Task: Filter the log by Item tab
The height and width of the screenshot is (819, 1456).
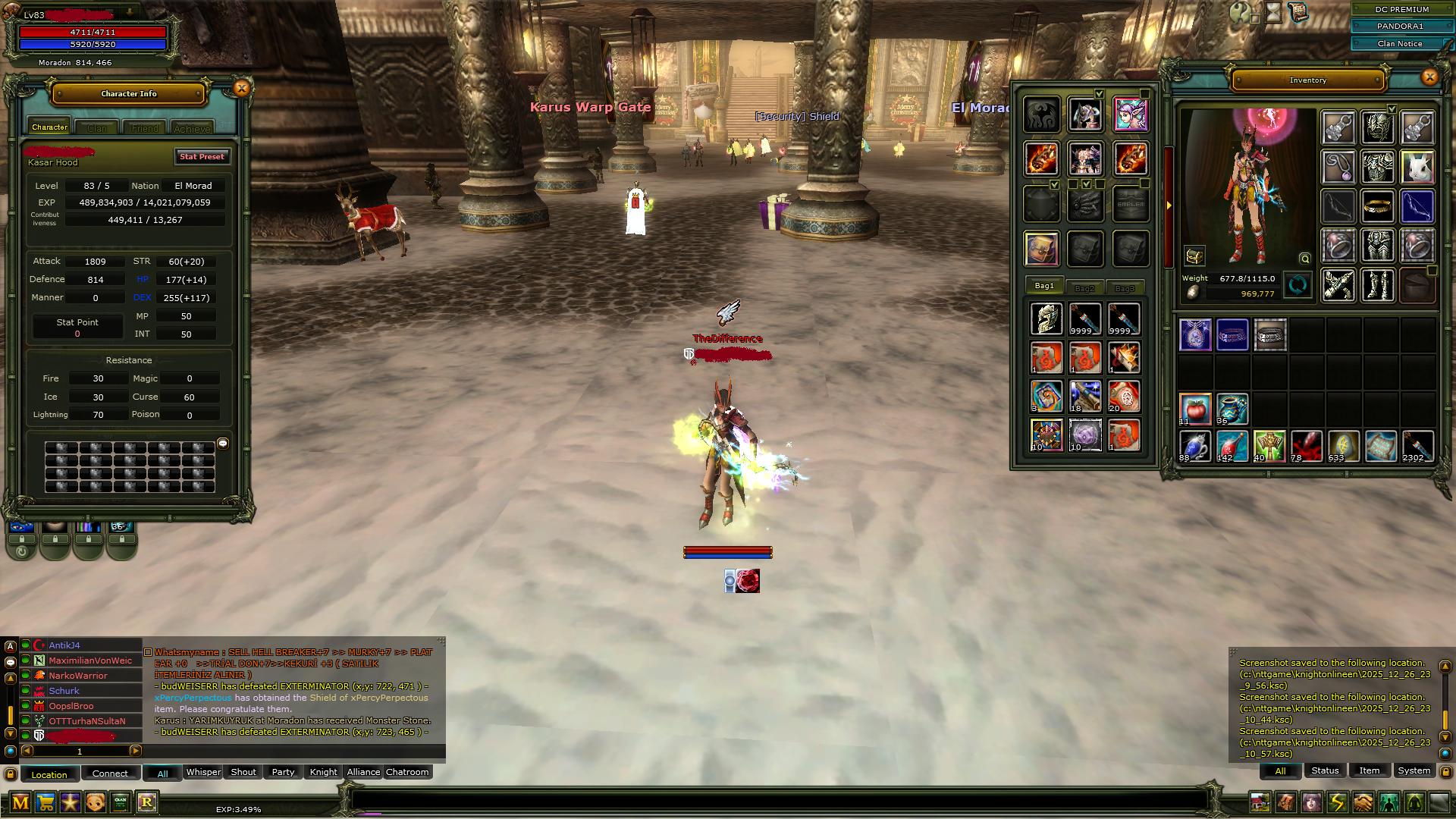Action: tap(1369, 770)
